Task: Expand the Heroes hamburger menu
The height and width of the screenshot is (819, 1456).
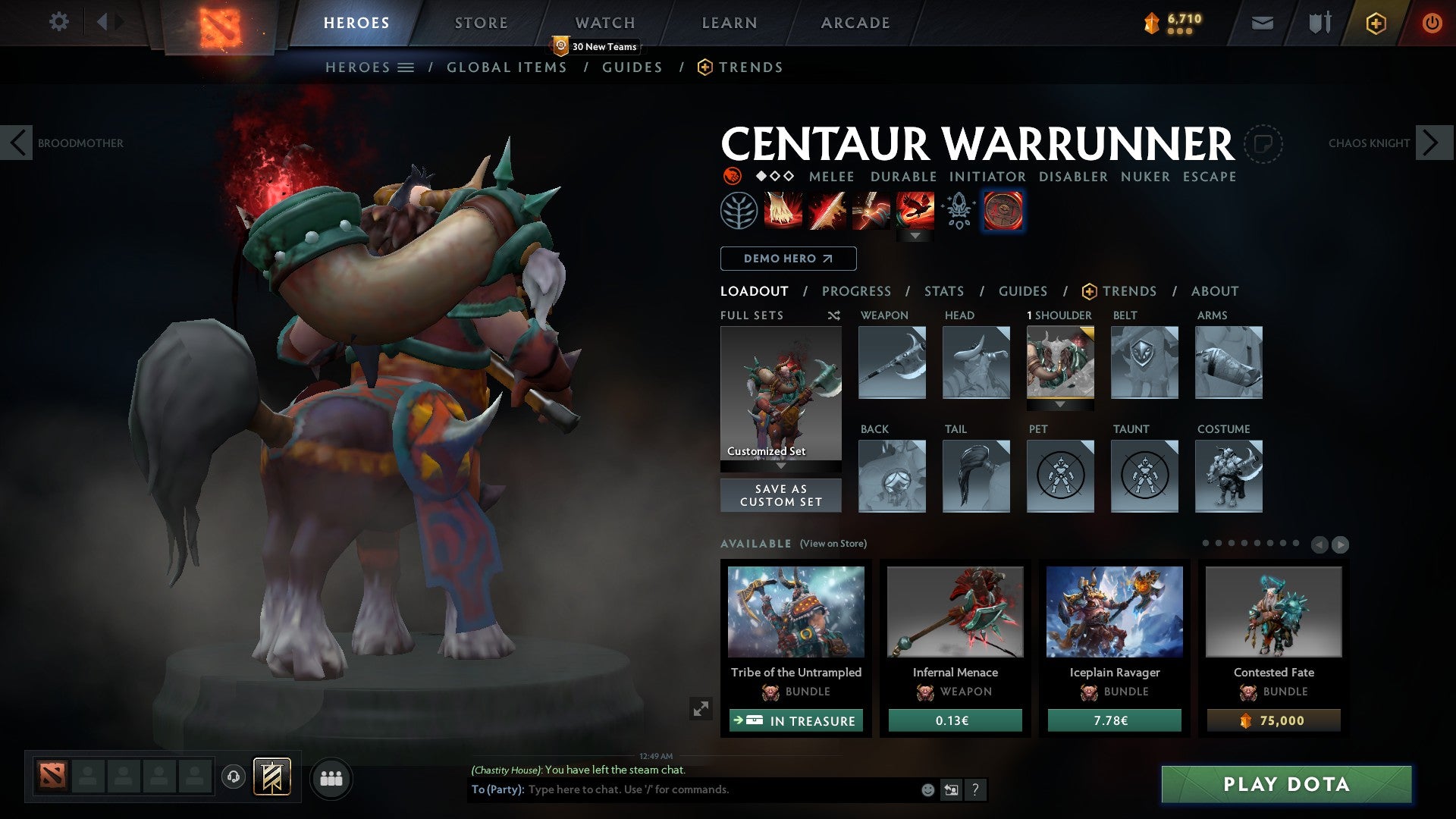Action: pyautogui.click(x=406, y=67)
